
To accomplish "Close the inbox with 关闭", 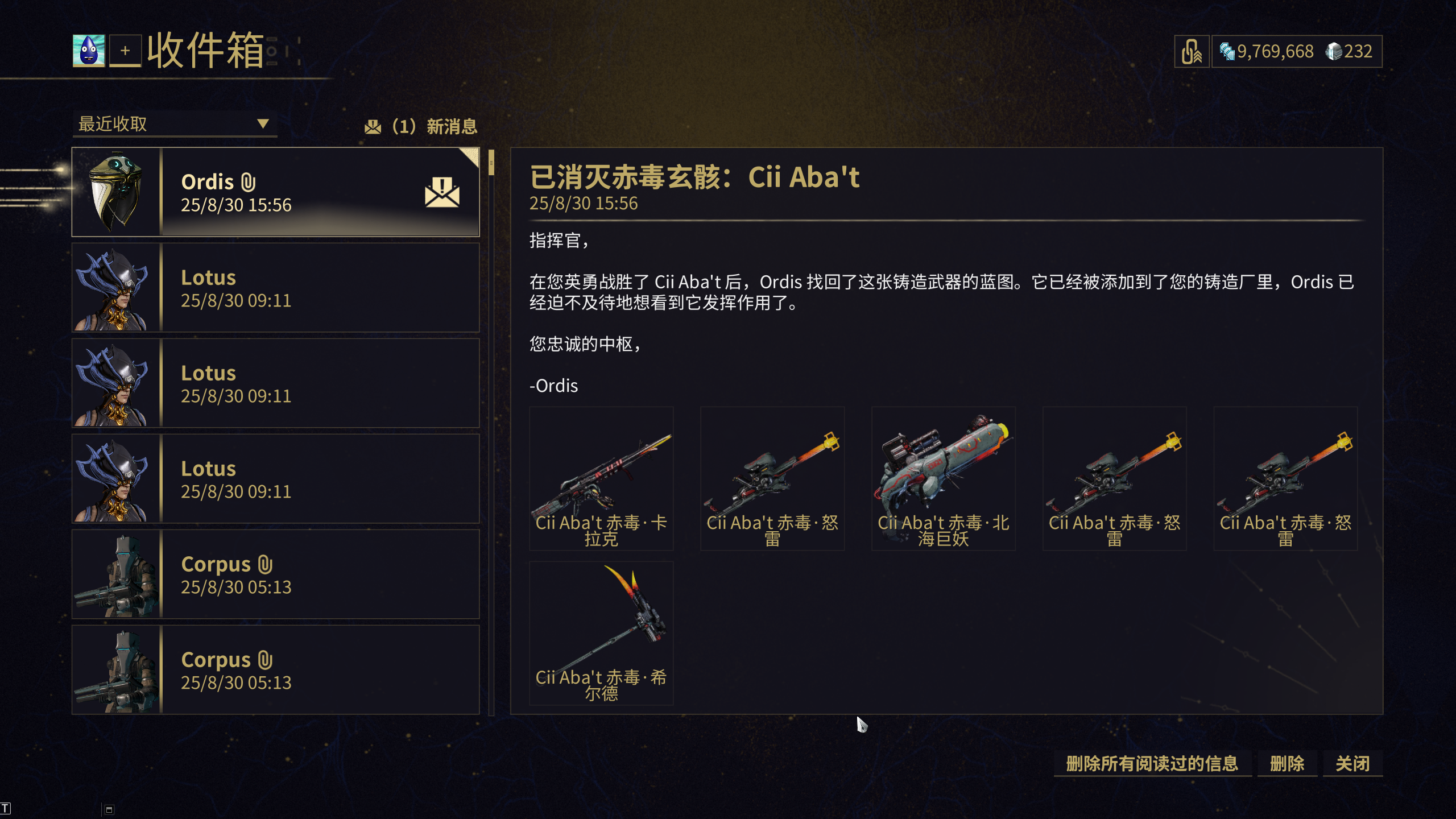I will coord(1352,763).
